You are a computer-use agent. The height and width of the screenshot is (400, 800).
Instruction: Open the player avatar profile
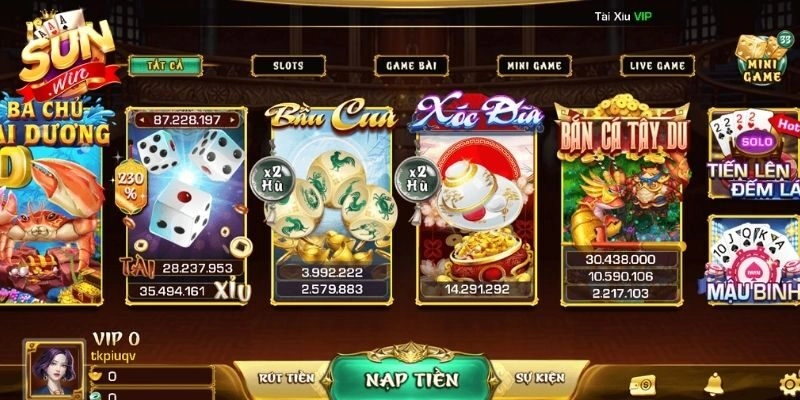point(54,370)
